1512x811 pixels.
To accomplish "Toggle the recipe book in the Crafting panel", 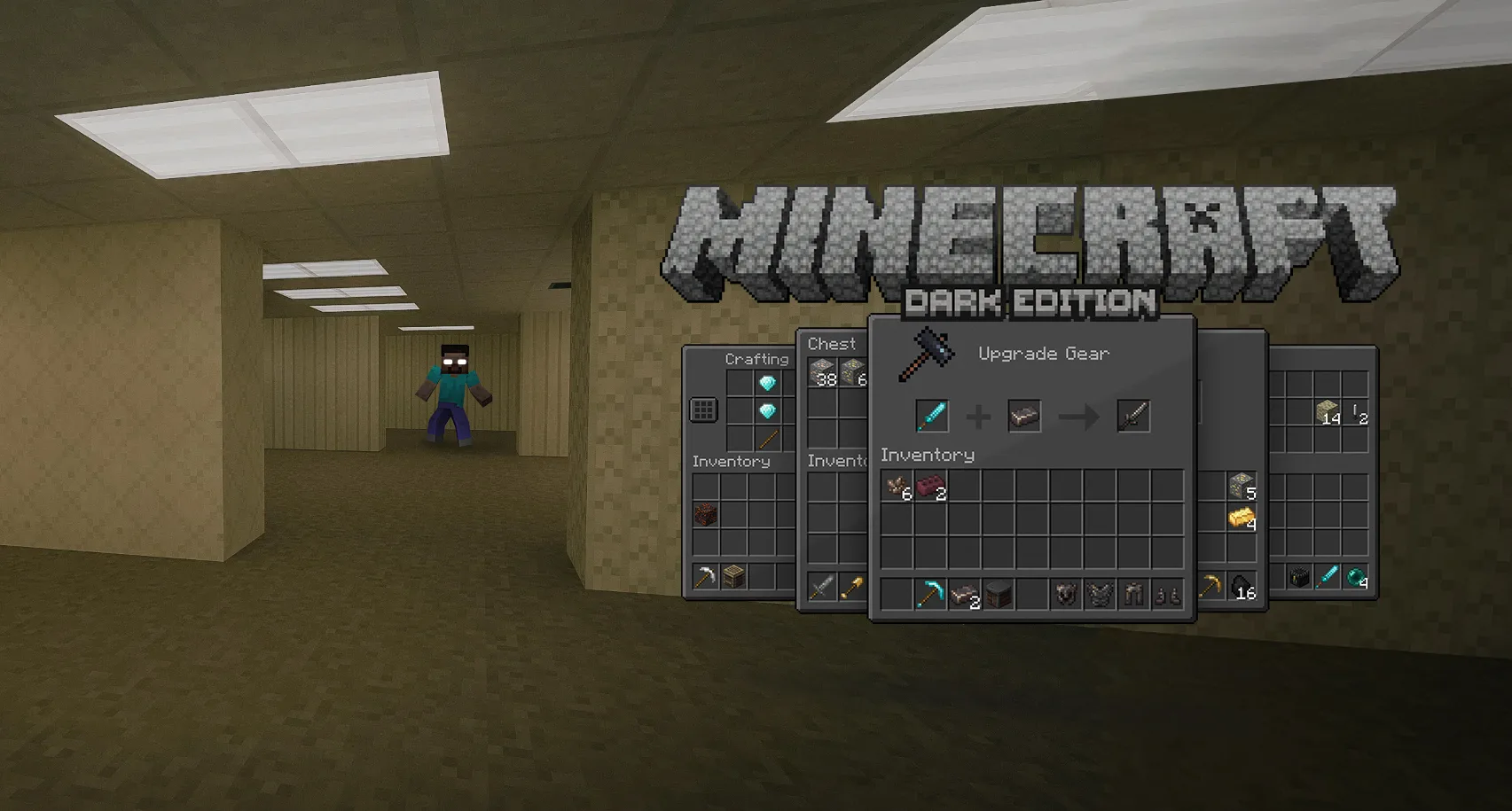I will coord(703,409).
